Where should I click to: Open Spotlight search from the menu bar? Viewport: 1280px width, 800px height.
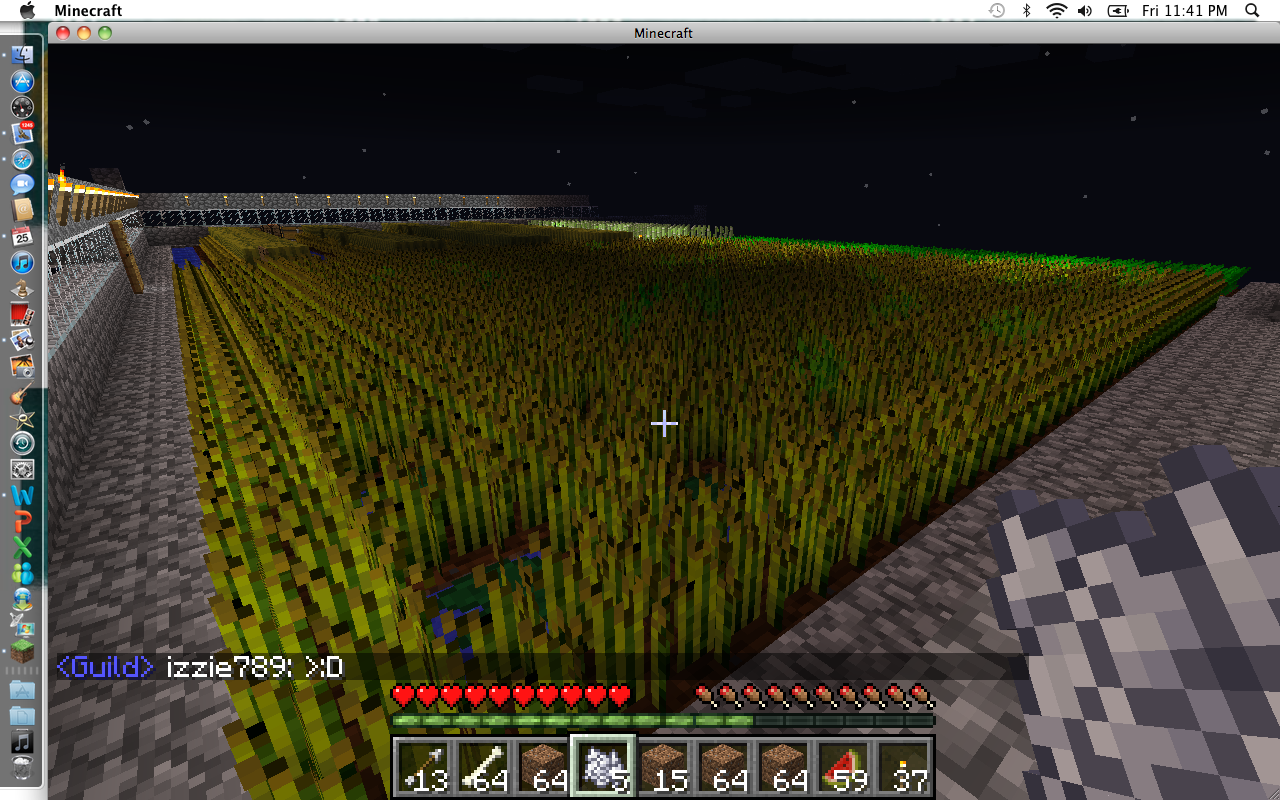pyautogui.click(x=1251, y=10)
